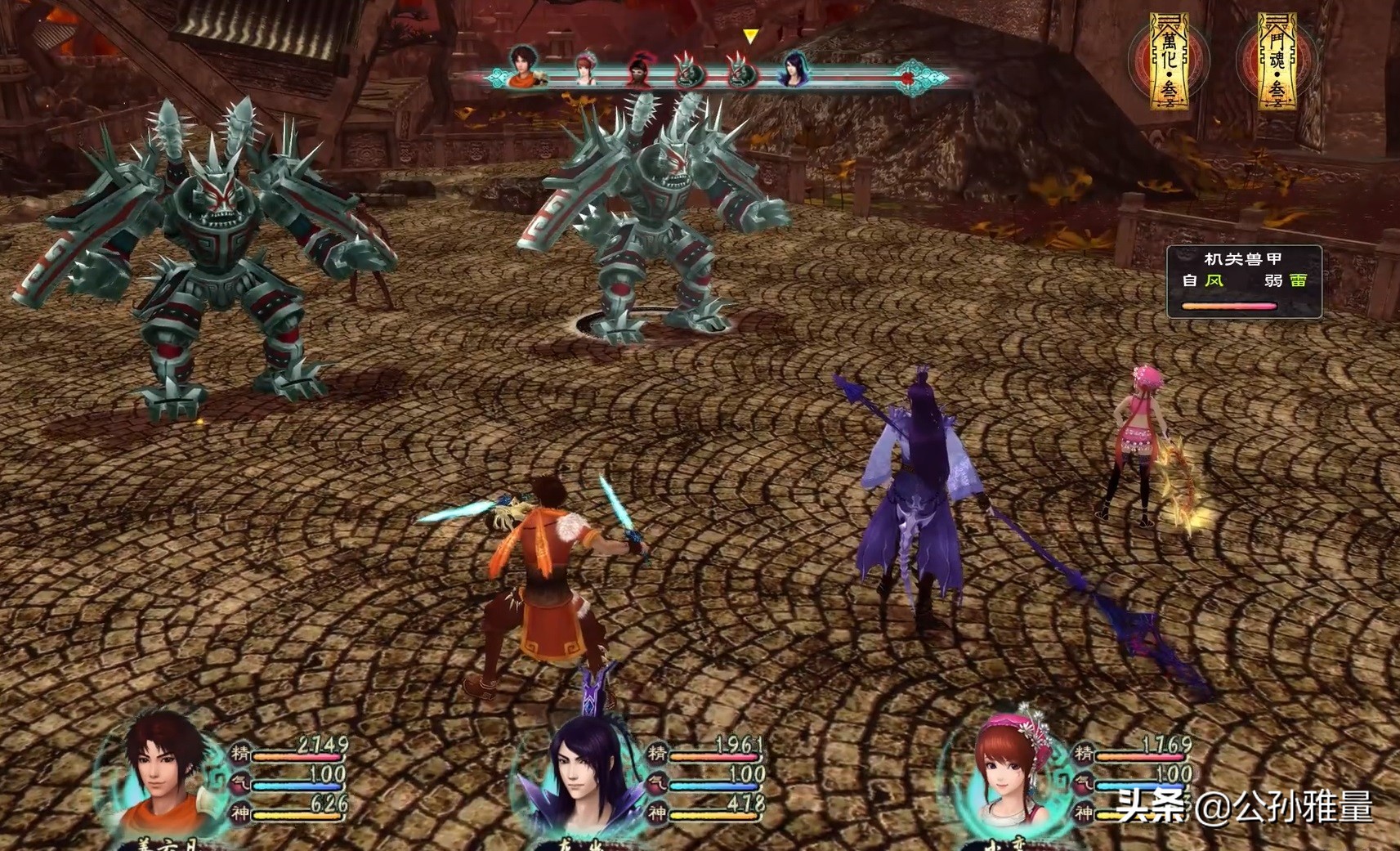
Task: Click the masked ninja icon on turn bar
Action: pyautogui.click(x=639, y=70)
